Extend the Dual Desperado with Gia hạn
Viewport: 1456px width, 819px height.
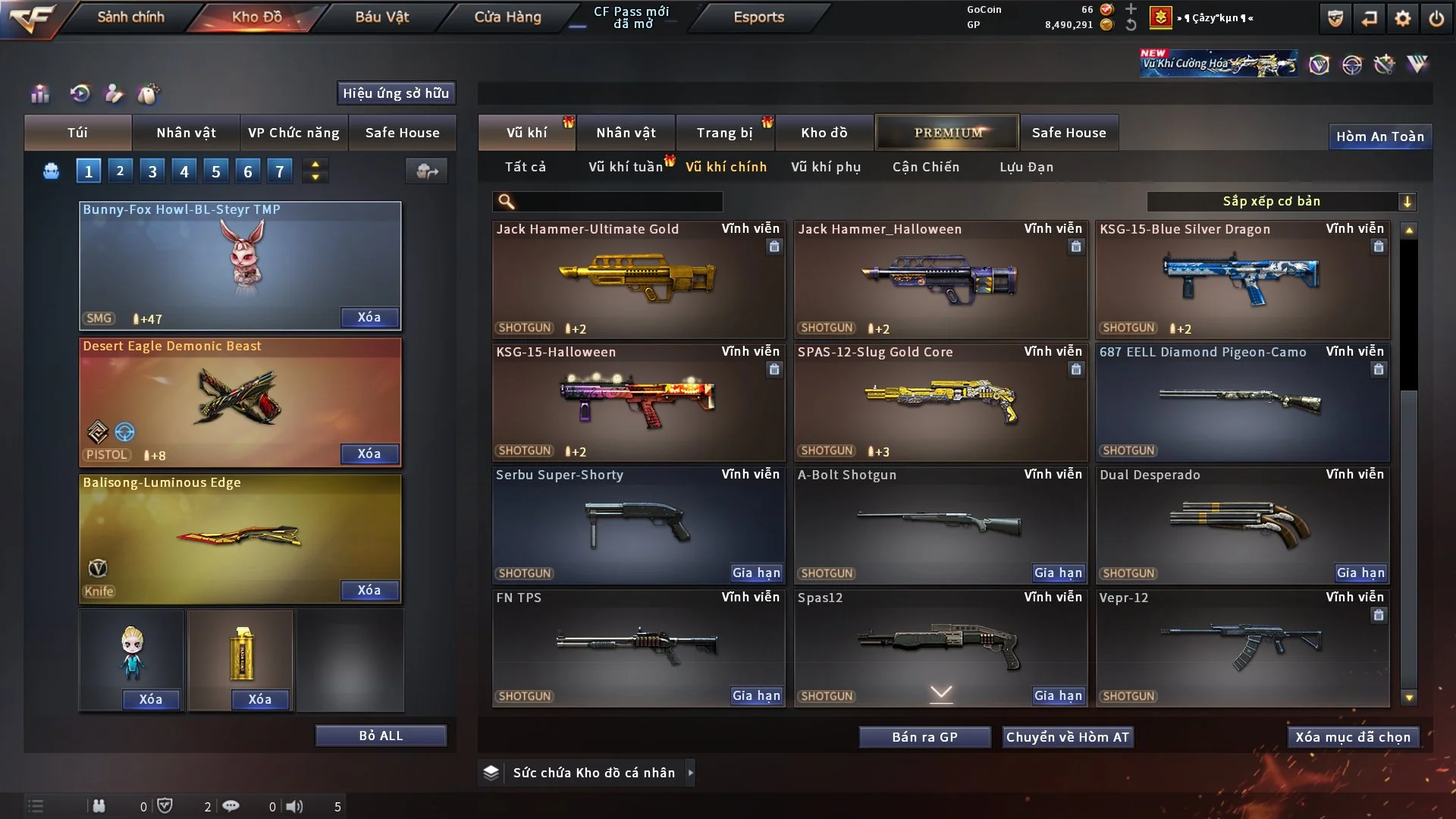coord(1360,573)
